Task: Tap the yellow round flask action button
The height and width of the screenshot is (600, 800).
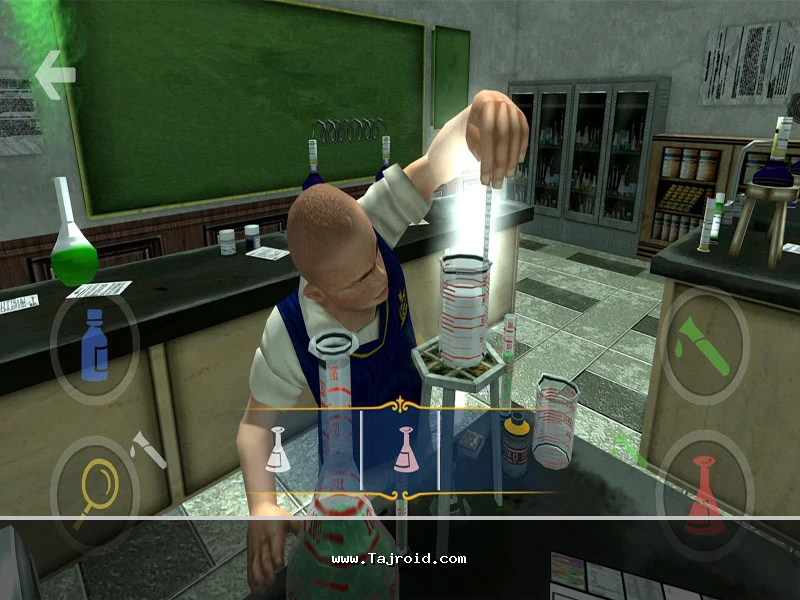Action: pyautogui.click(x=94, y=491)
